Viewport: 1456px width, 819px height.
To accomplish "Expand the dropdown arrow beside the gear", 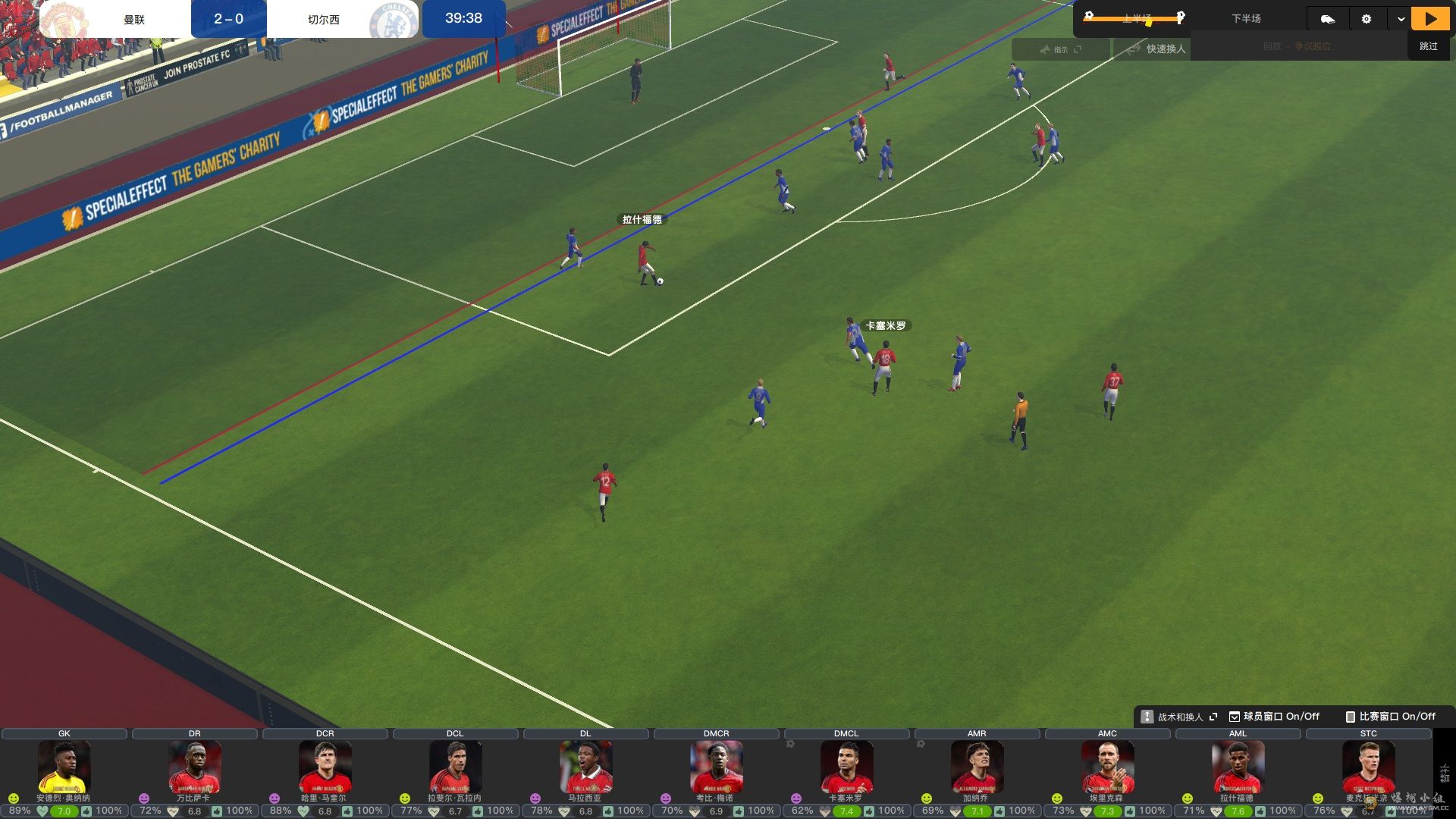I will coord(1401,19).
